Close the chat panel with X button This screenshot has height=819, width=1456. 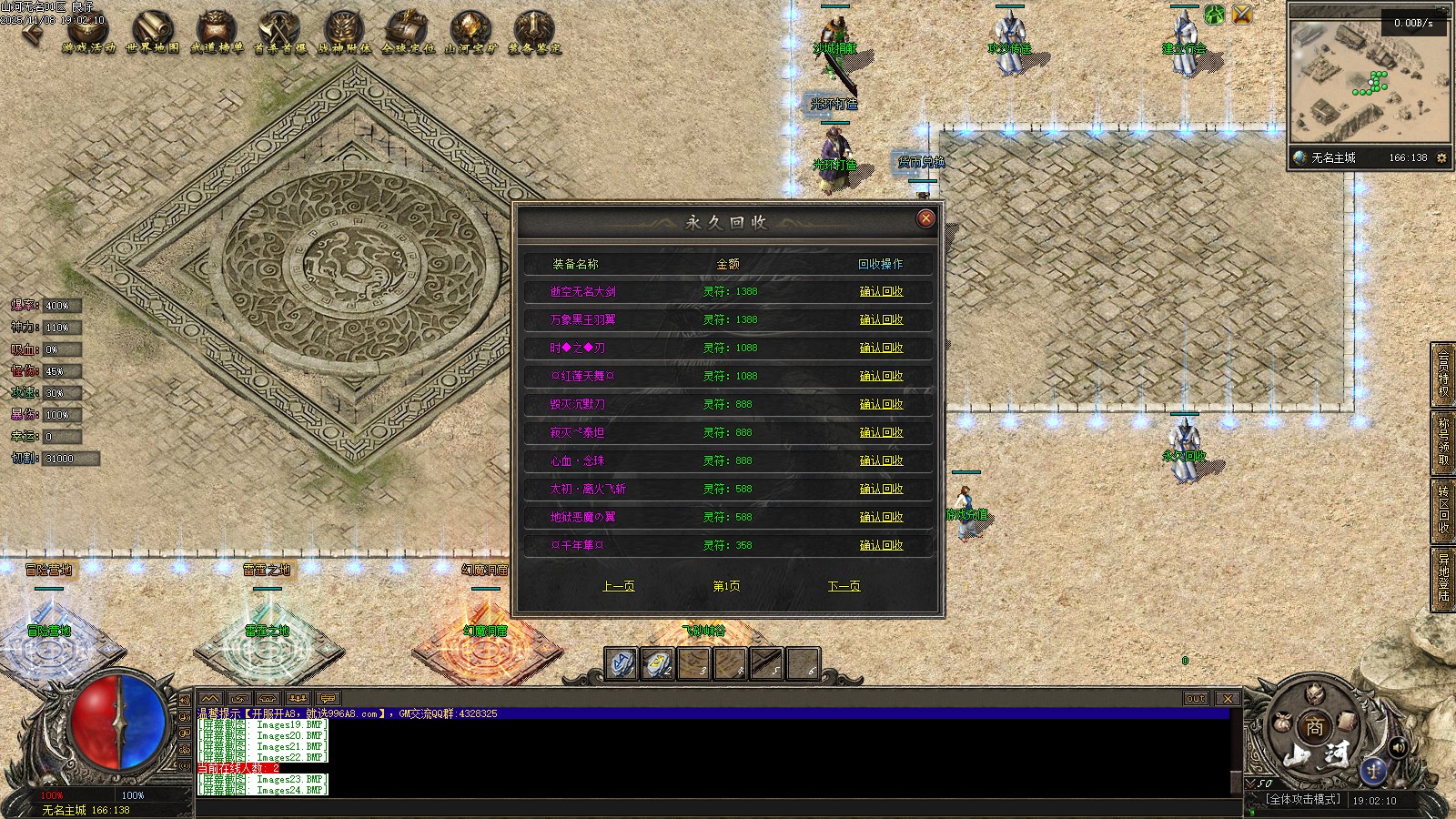coord(1228,699)
